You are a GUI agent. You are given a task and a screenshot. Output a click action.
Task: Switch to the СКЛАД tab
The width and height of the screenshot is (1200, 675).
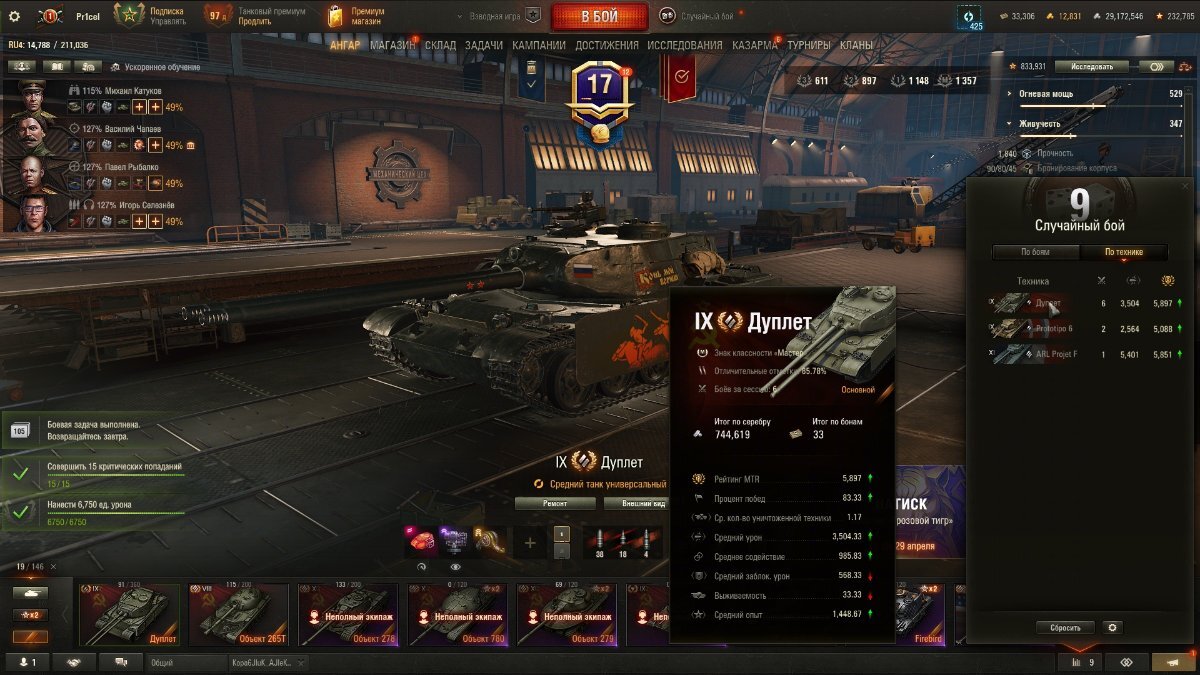pyautogui.click(x=441, y=45)
